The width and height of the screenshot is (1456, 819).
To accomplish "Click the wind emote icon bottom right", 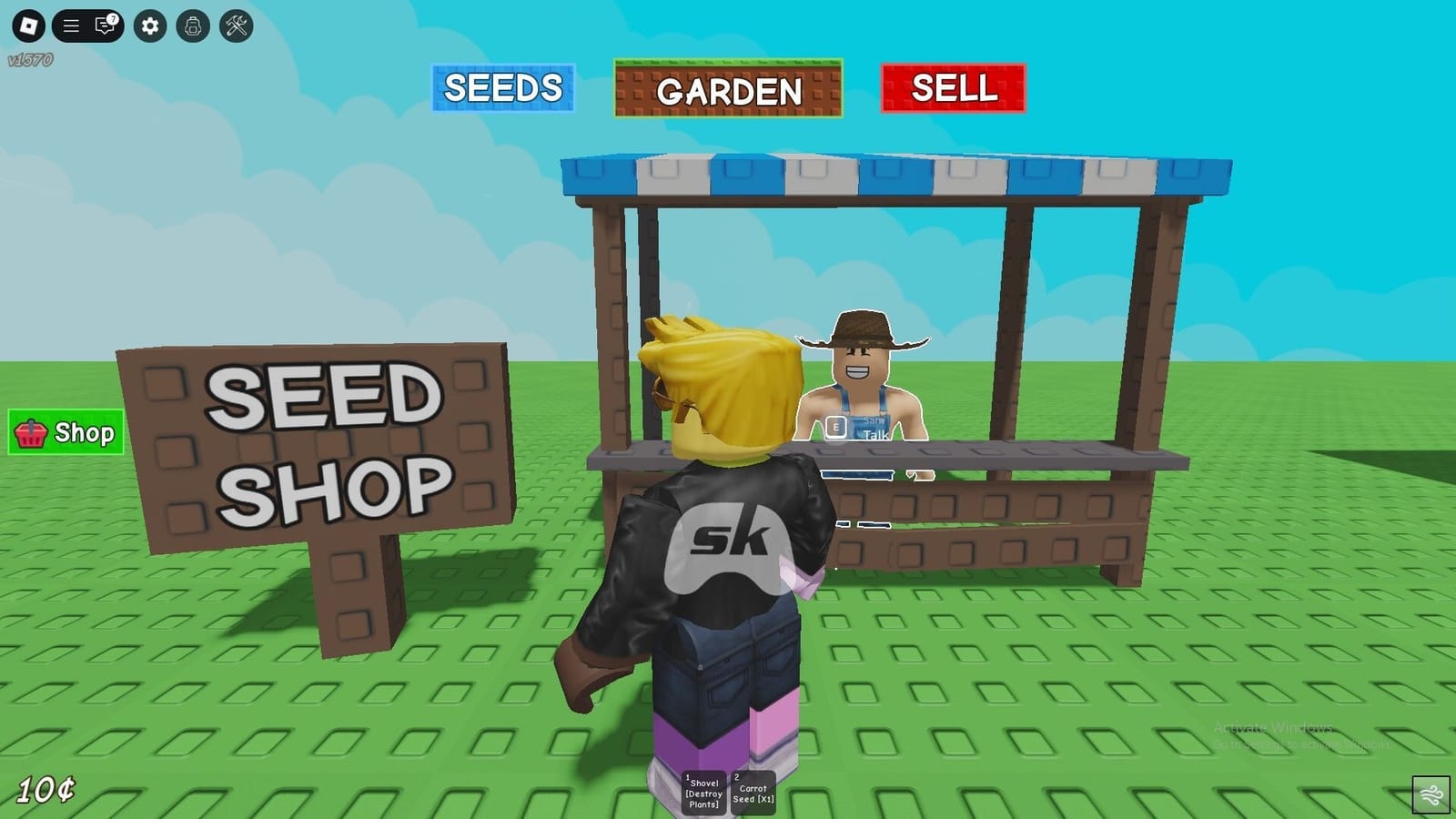I will click(1433, 795).
